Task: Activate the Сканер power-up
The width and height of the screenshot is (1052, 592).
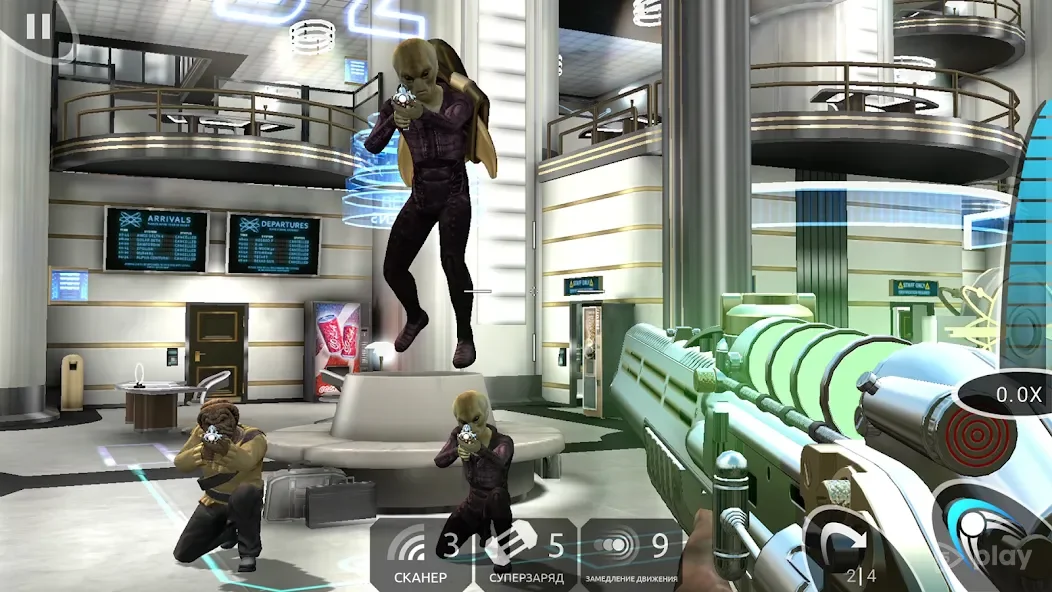Action: [x=423, y=553]
